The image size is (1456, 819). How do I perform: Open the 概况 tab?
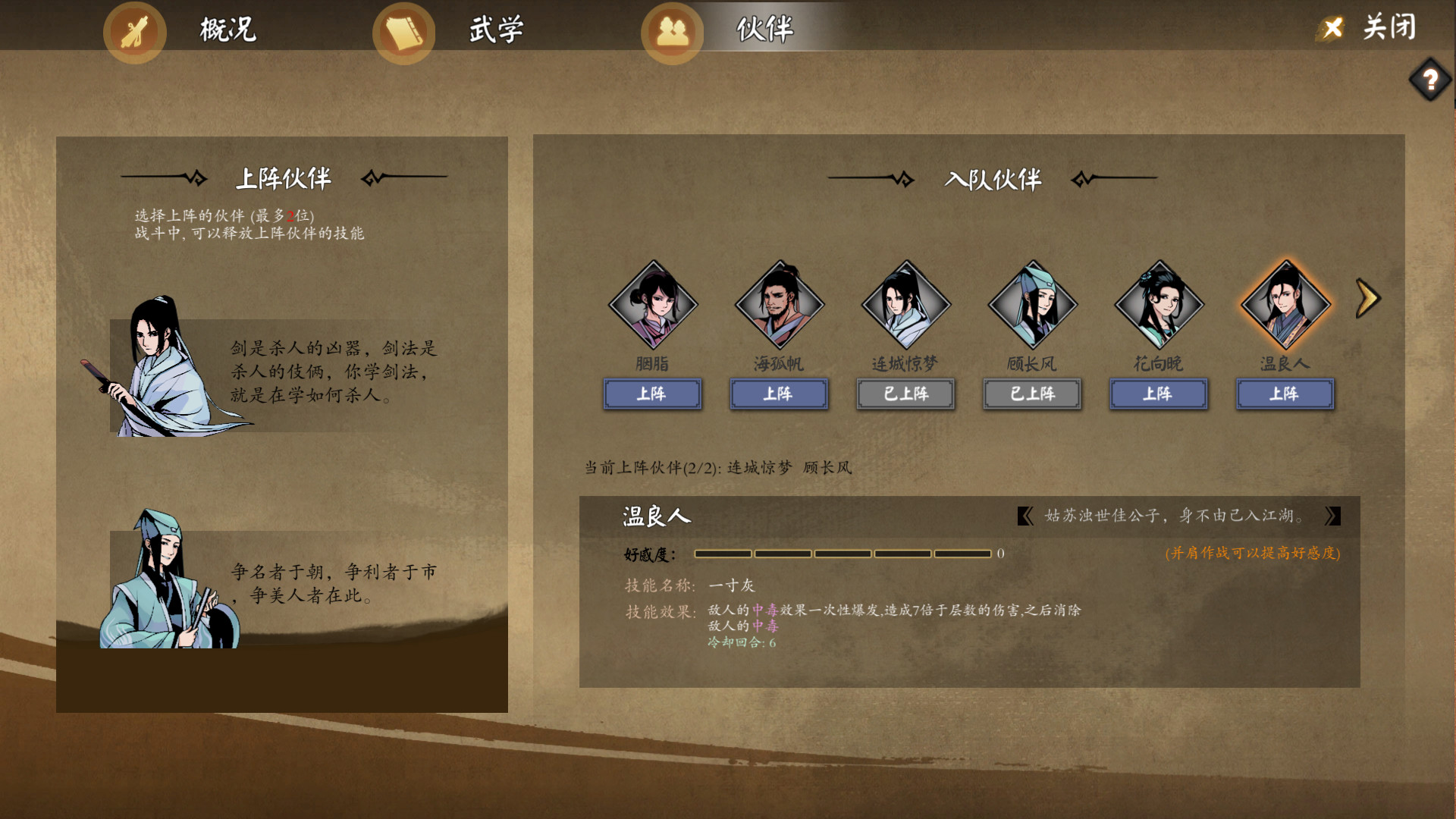(225, 32)
